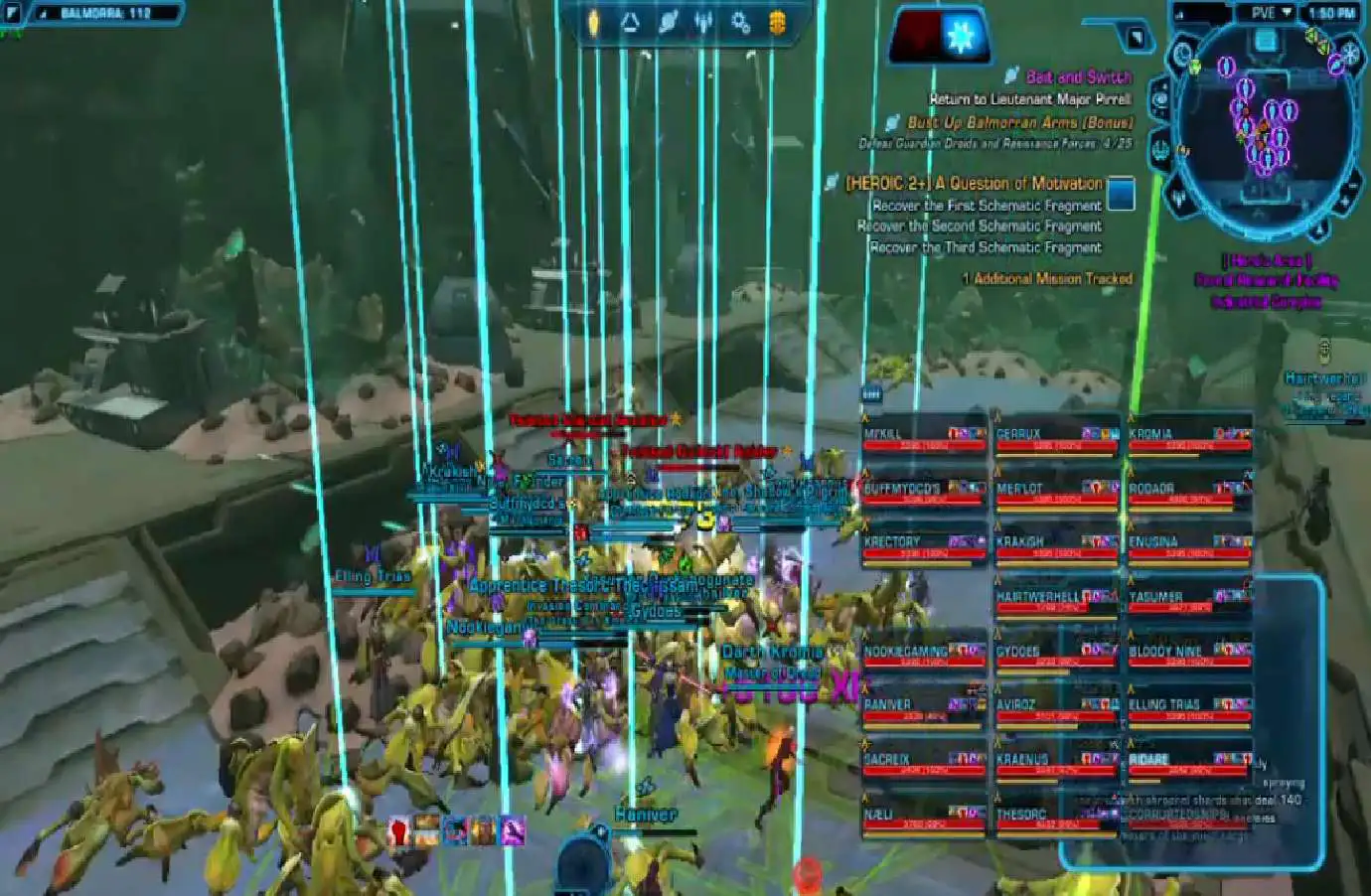Click the orange cartel coin icon in the menu bar
The width and height of the screenshot is (1371, 896).
(777, 23)
